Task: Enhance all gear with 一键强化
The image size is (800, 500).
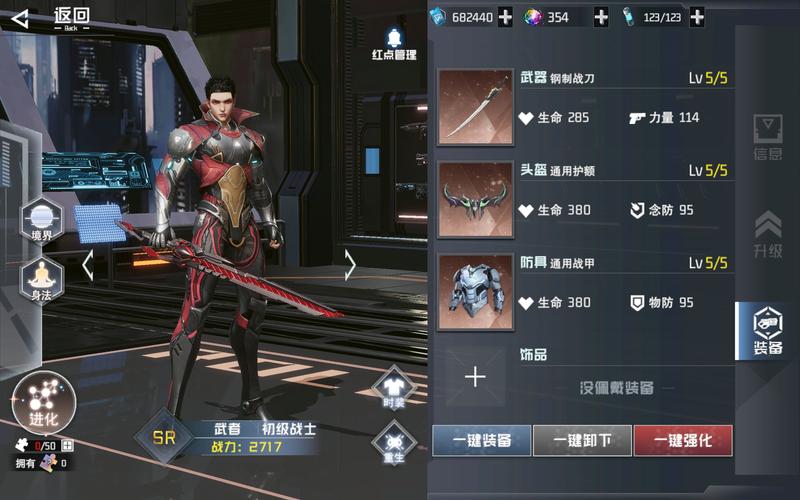Action: click(x=683, y=440)
